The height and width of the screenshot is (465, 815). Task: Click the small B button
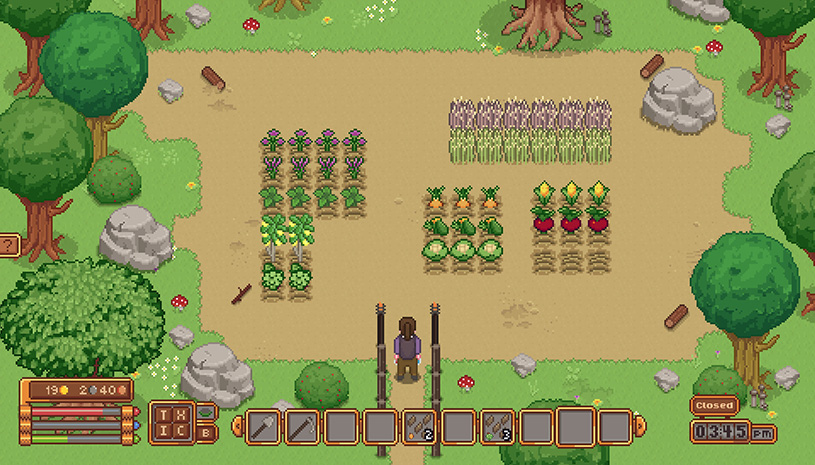click(206, 434)
